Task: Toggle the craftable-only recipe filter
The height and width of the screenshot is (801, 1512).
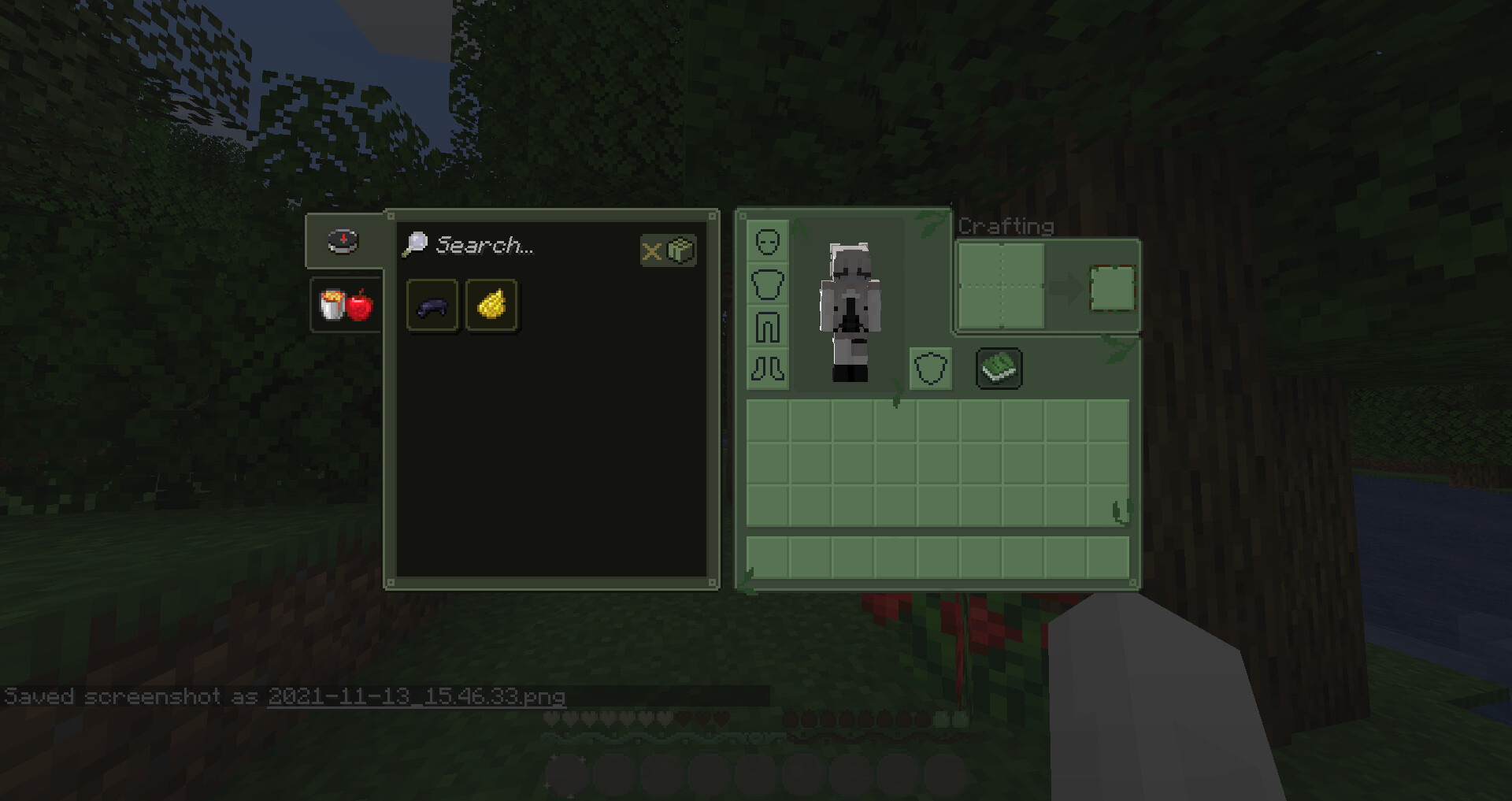Action: [x=668, y=251]
